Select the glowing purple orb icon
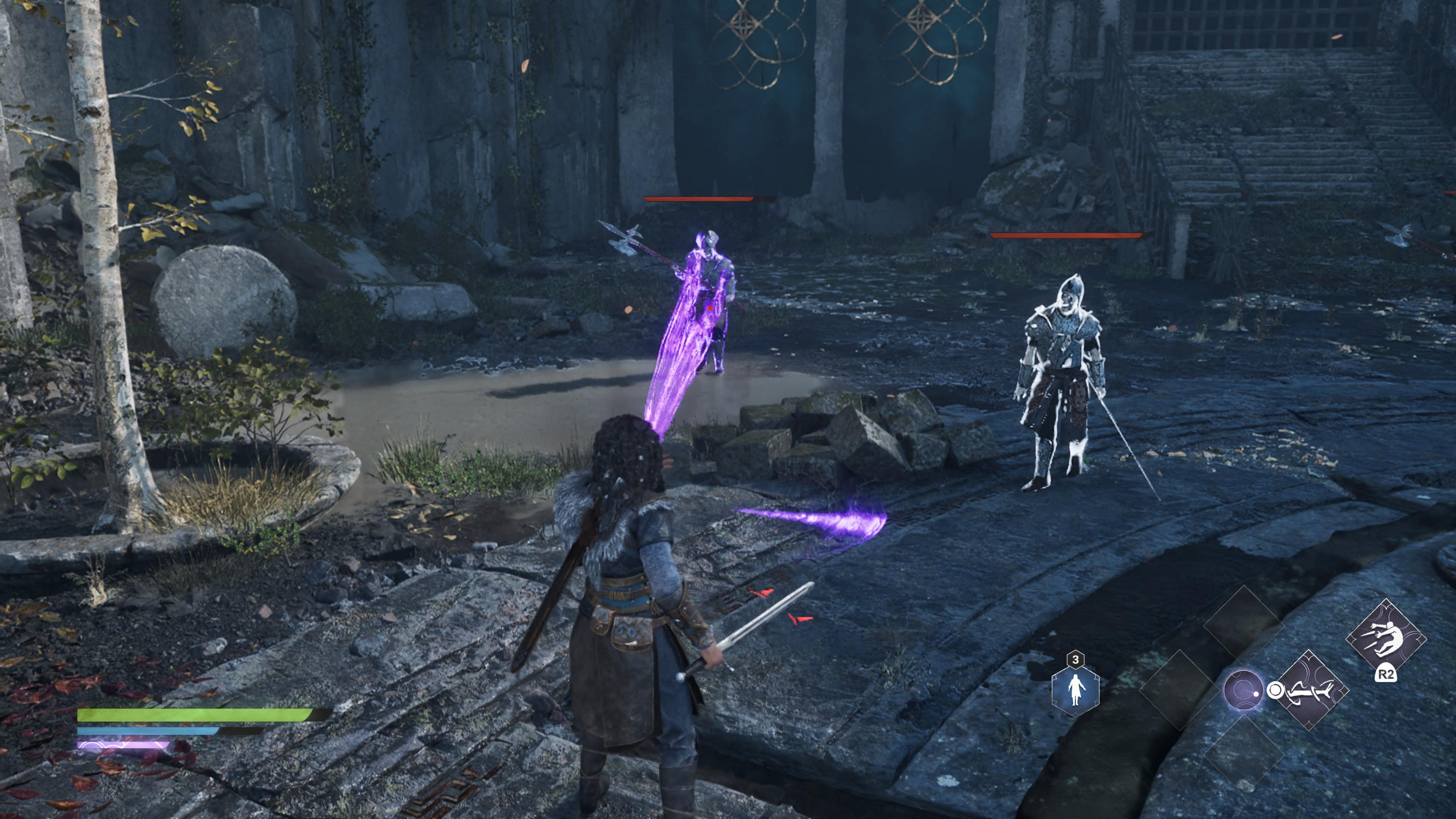The width and height of the screenshot is (1456, 819). (1243, 690)
